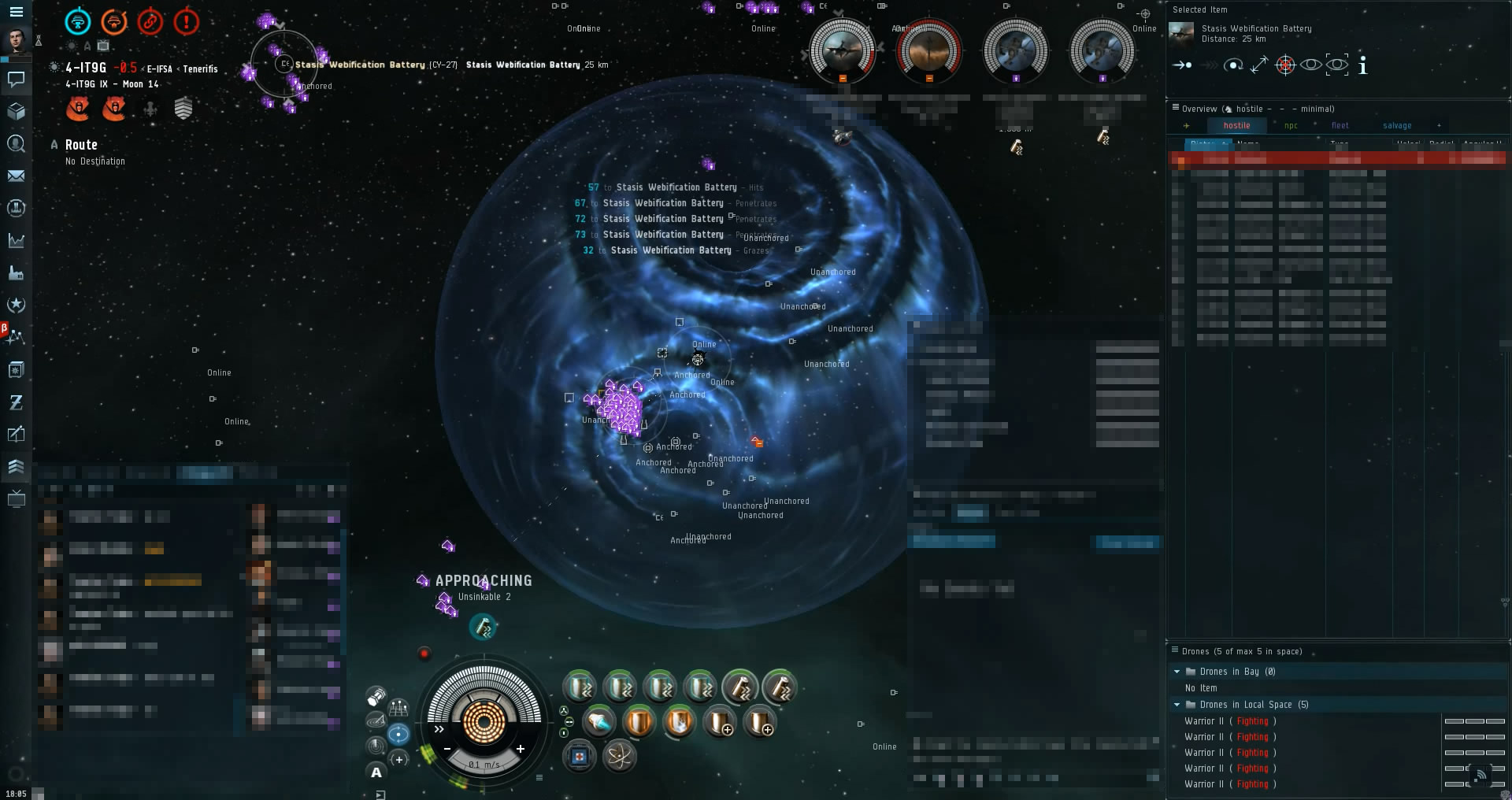1512x800 pixels.
Task: Collapse the Drones in Local Space group
Action: click(1177, 705)
